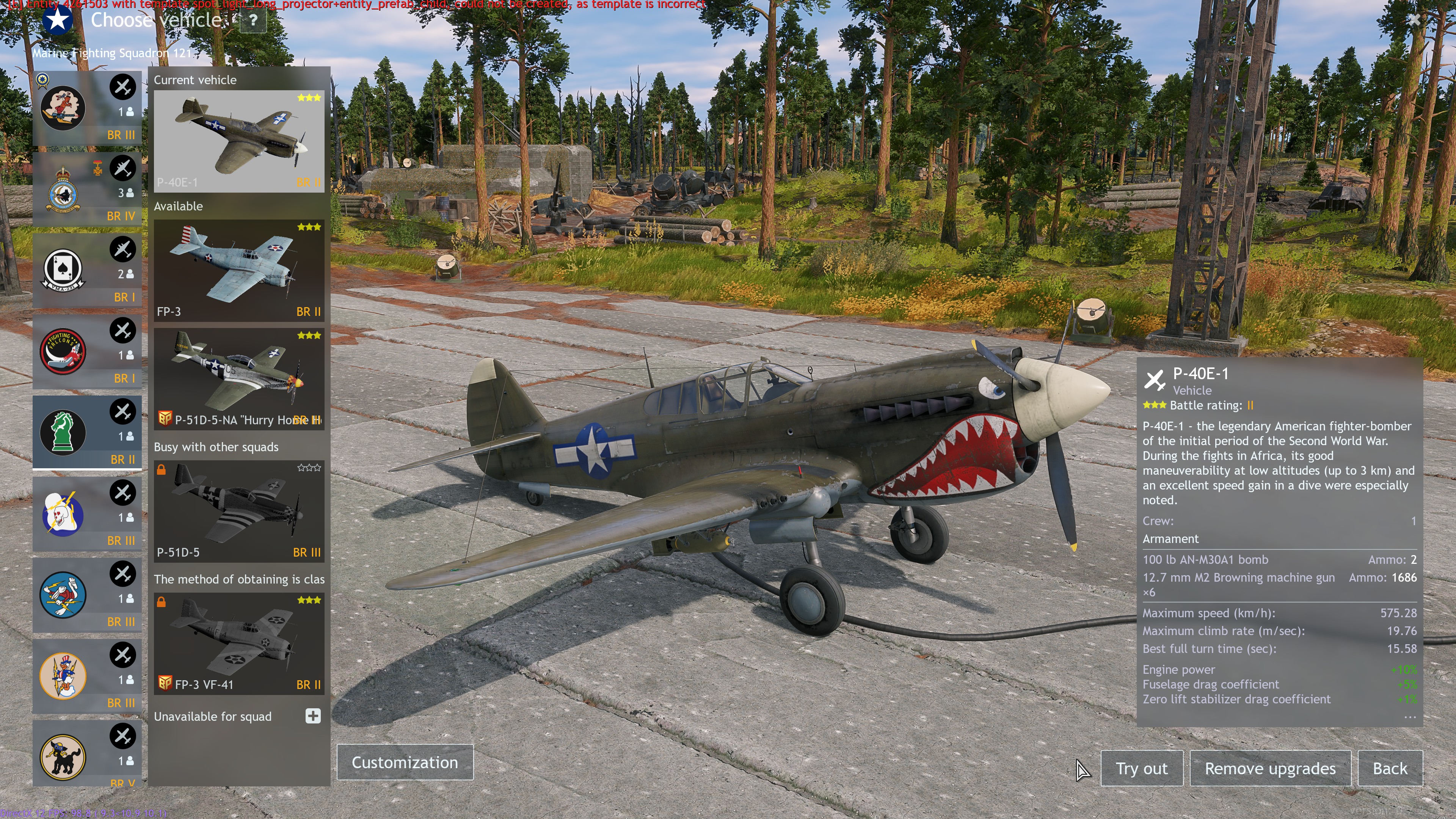Go back with the Back button

pyautogui.click(x=1390, y=769)
